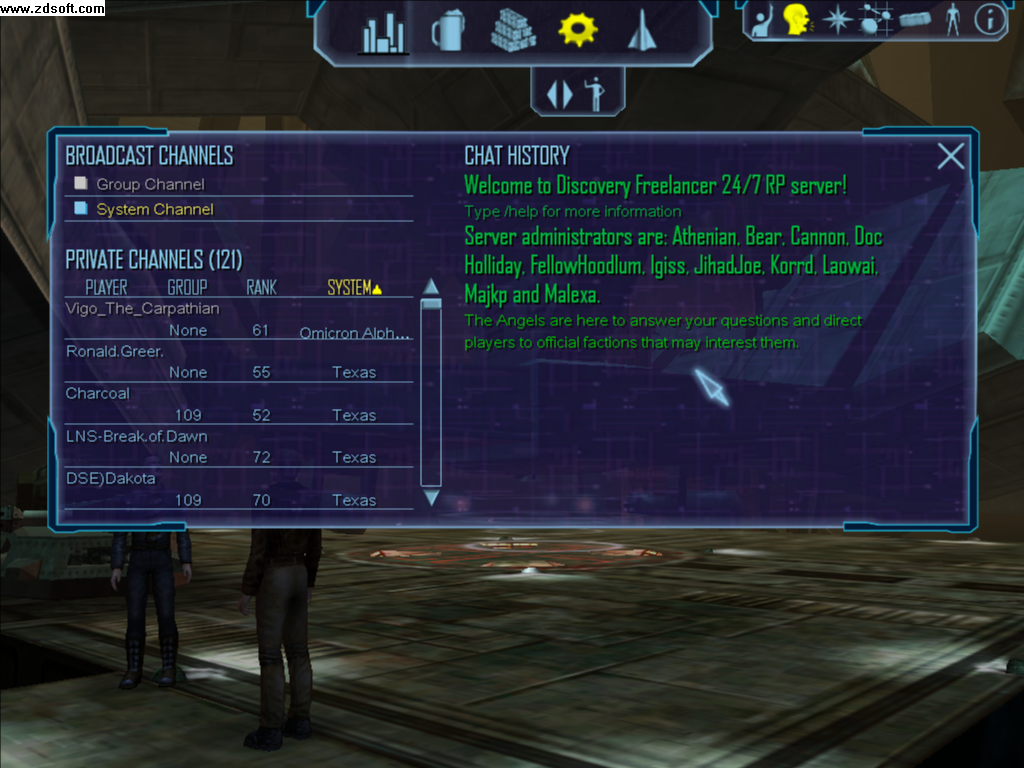Image resolution: width=1024 pixels, height=768 pixels.
Task: Choose Ronald.Greer. in private channels
Action: click(115, 352)
